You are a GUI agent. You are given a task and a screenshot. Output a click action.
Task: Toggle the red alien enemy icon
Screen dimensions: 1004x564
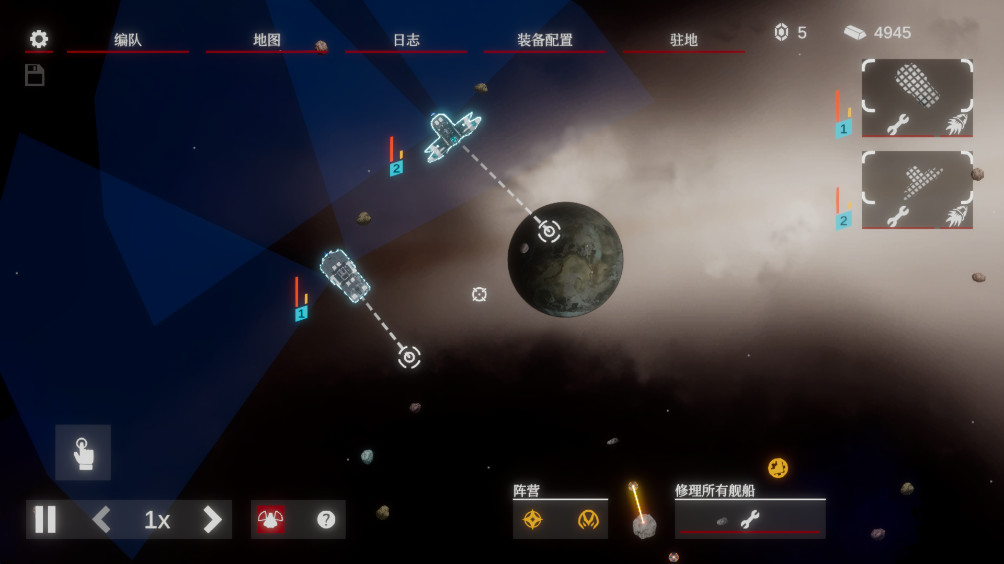tap(271, 520)
